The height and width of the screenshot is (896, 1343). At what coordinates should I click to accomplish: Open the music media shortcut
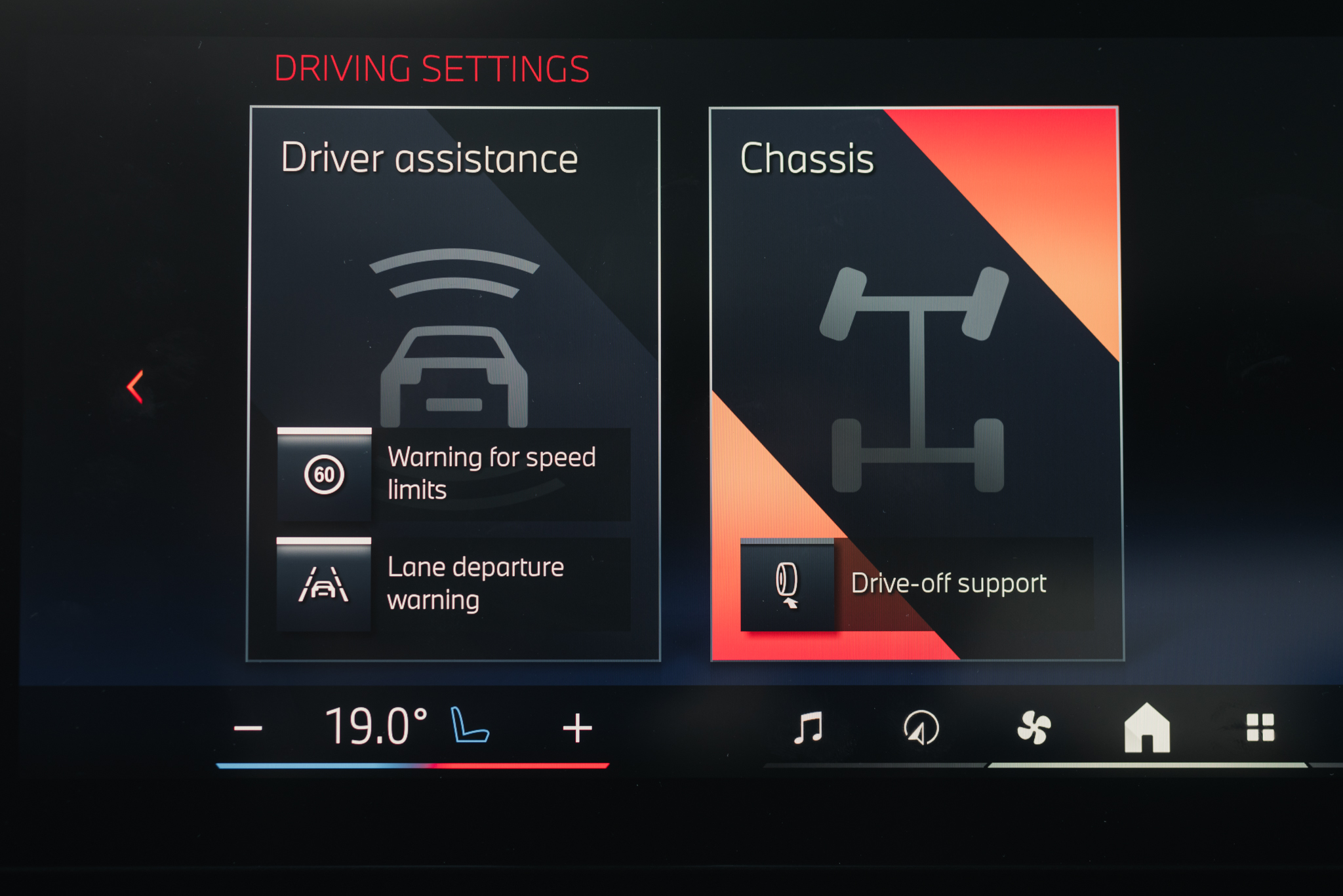[808, 728]
